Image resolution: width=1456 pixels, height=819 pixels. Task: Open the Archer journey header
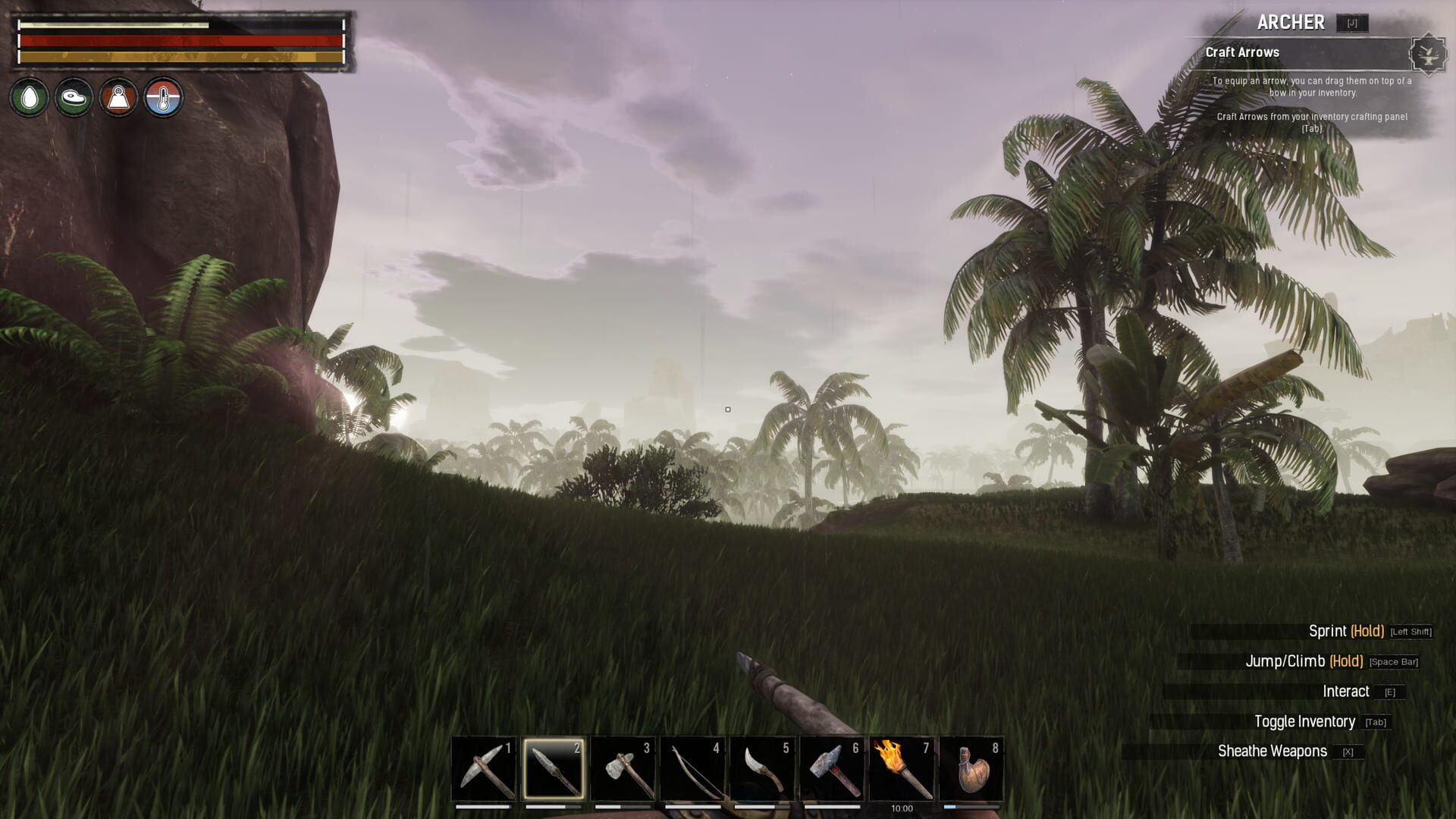tap(1291, 23)
